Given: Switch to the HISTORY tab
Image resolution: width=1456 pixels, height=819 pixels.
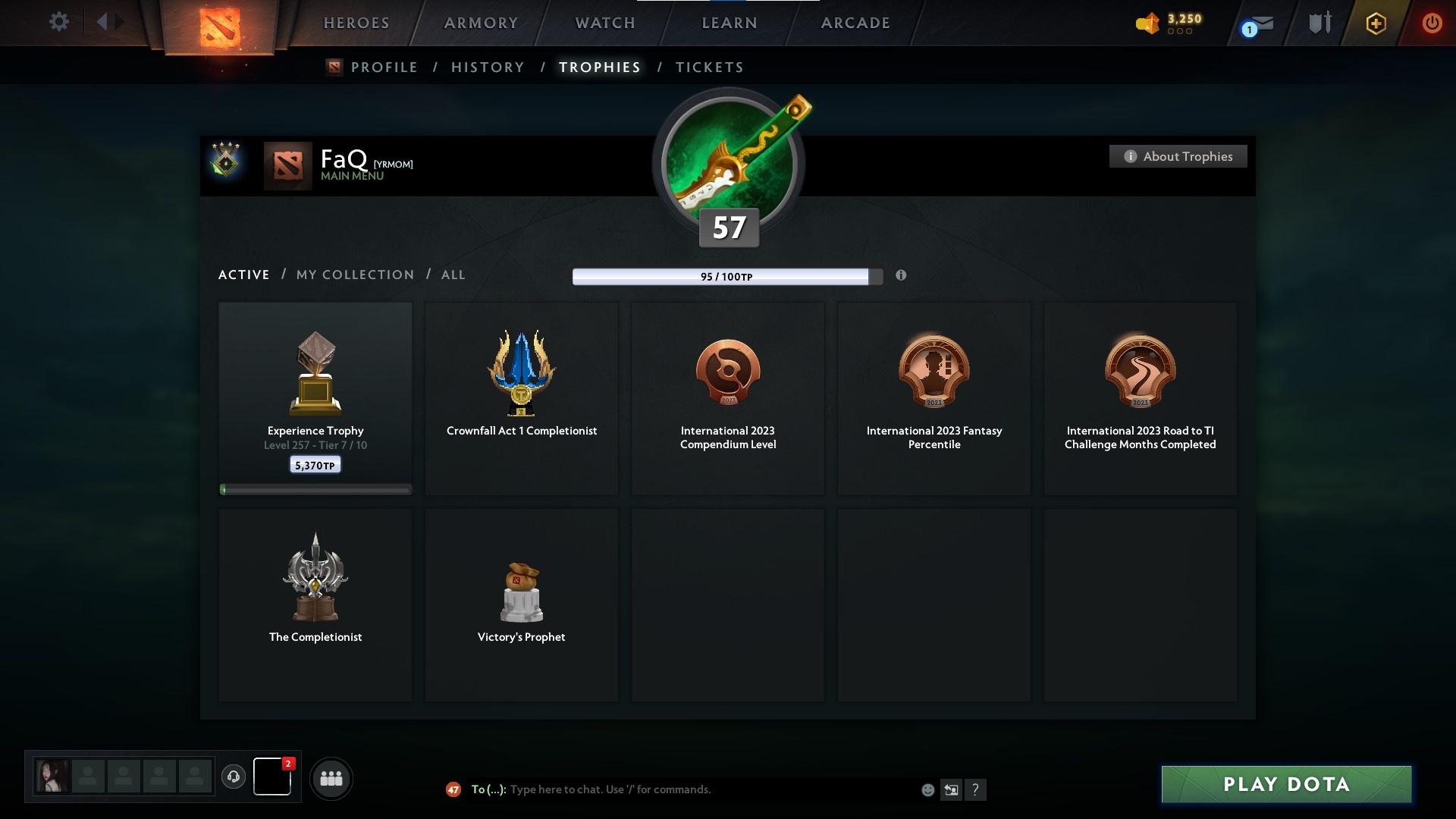Looking at the screenshot, I should [487, 67].
